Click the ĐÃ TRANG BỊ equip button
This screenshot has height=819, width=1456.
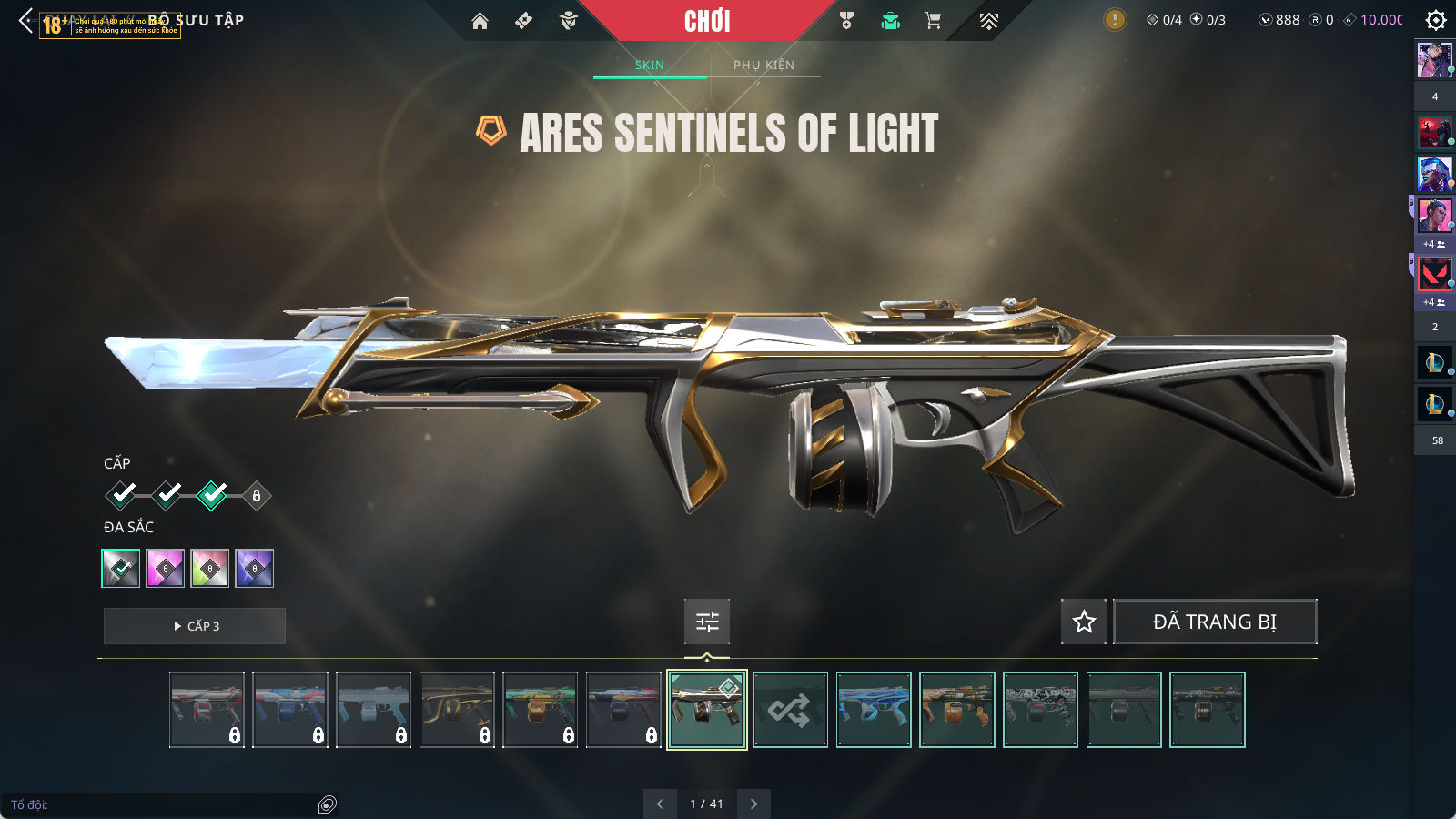click(1215, 622)
